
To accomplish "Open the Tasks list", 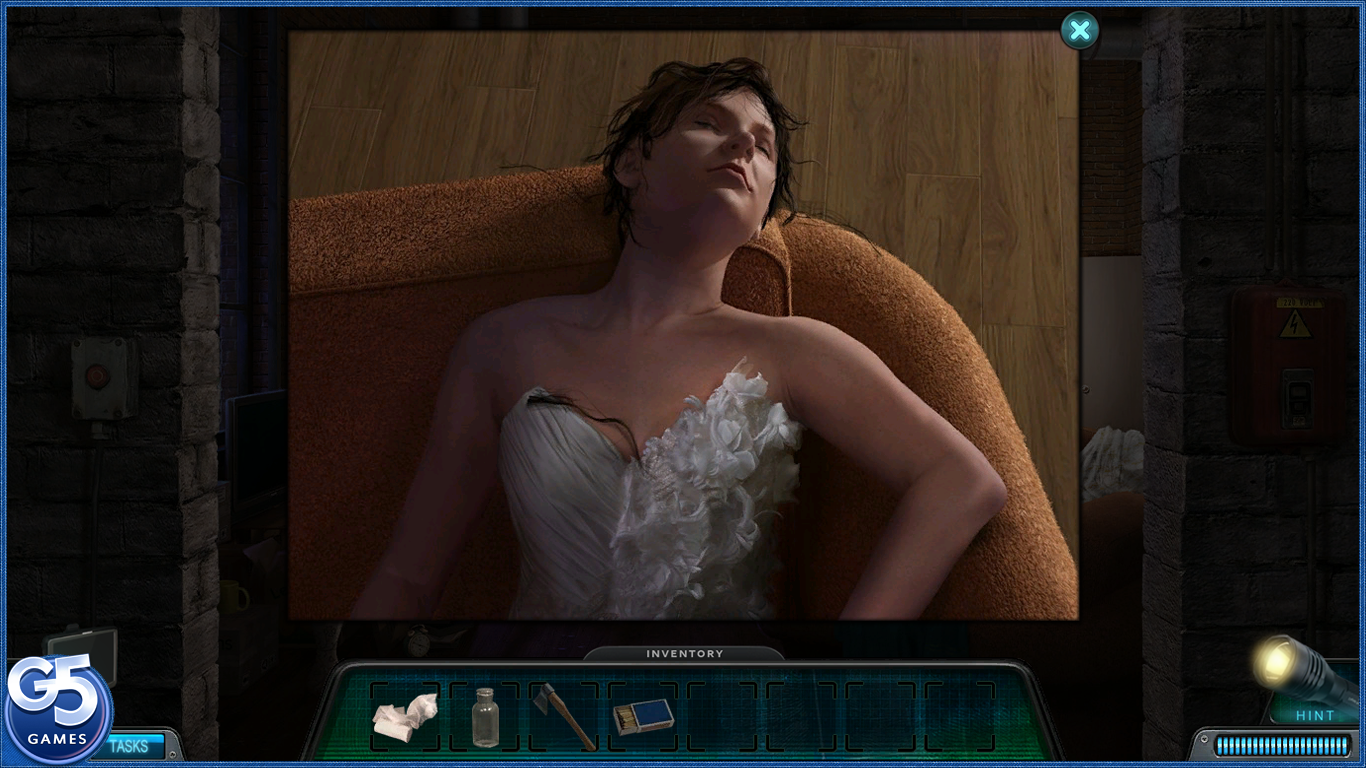I will pos(130,746).
